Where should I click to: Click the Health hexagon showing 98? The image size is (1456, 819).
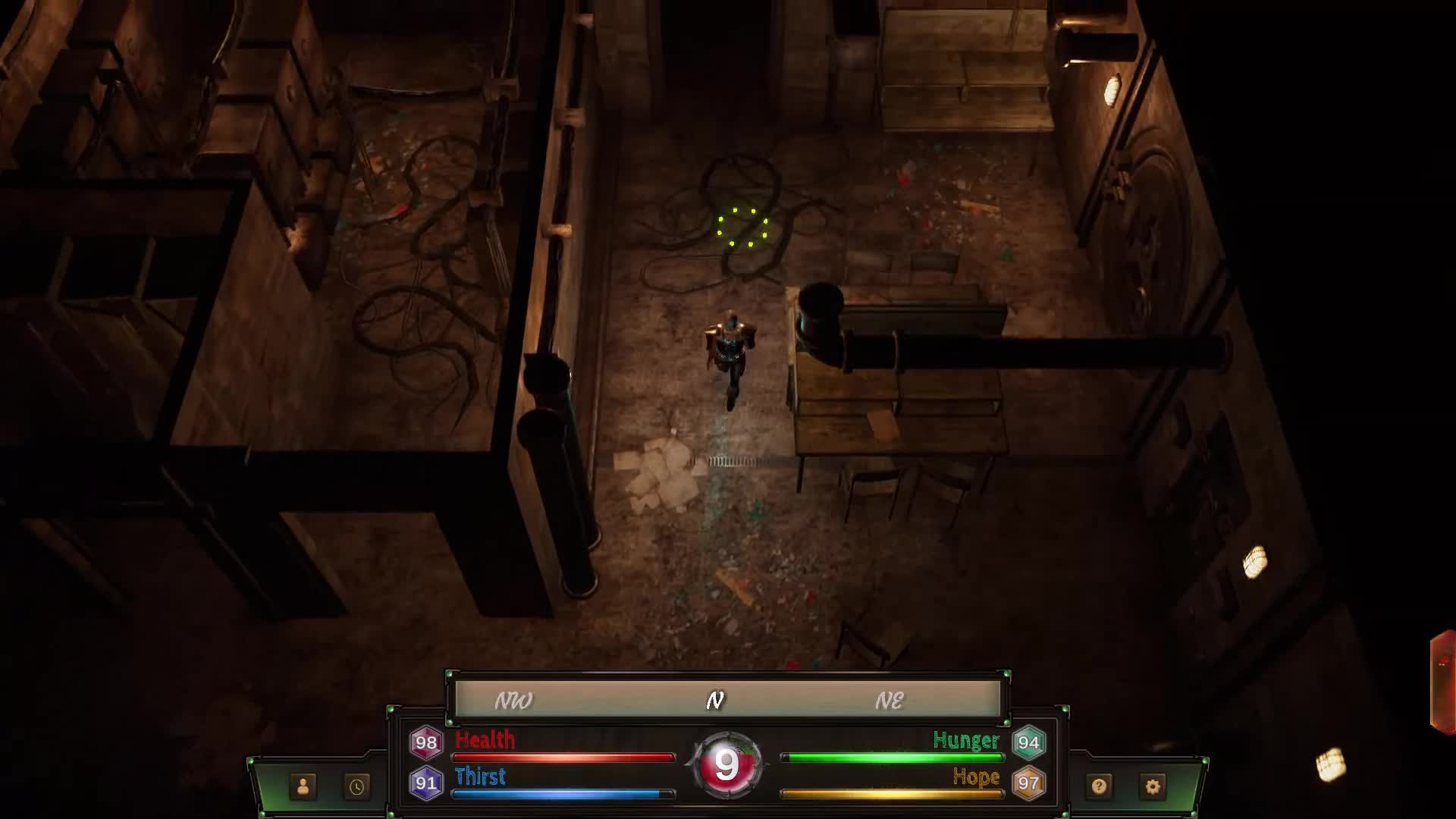click(x=425, y=741)
